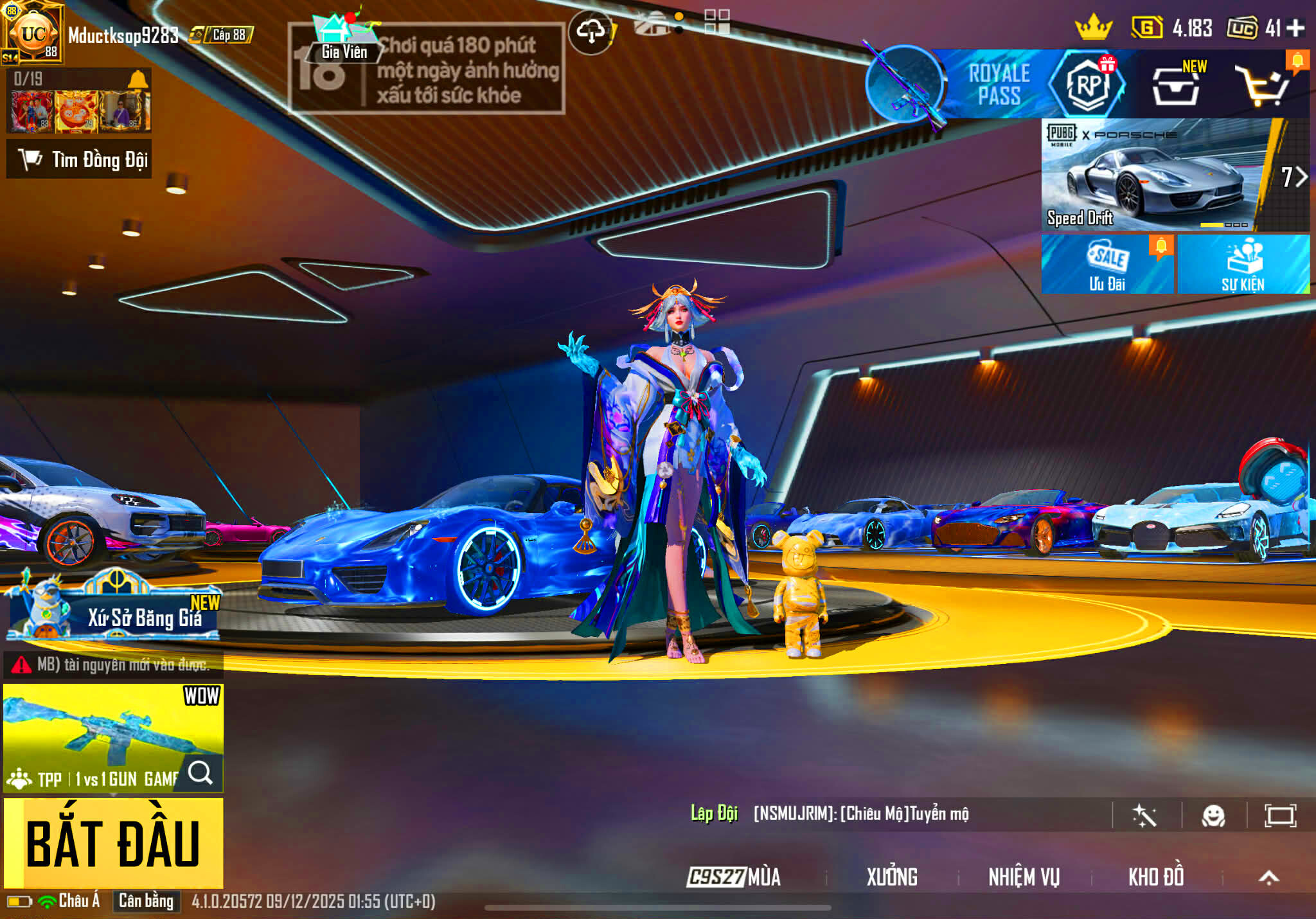Image resolution: width=1316 pixels, height=919 pixels.
Task: Open the C9S27 Mùa season tab
Action: click(734, 877)
